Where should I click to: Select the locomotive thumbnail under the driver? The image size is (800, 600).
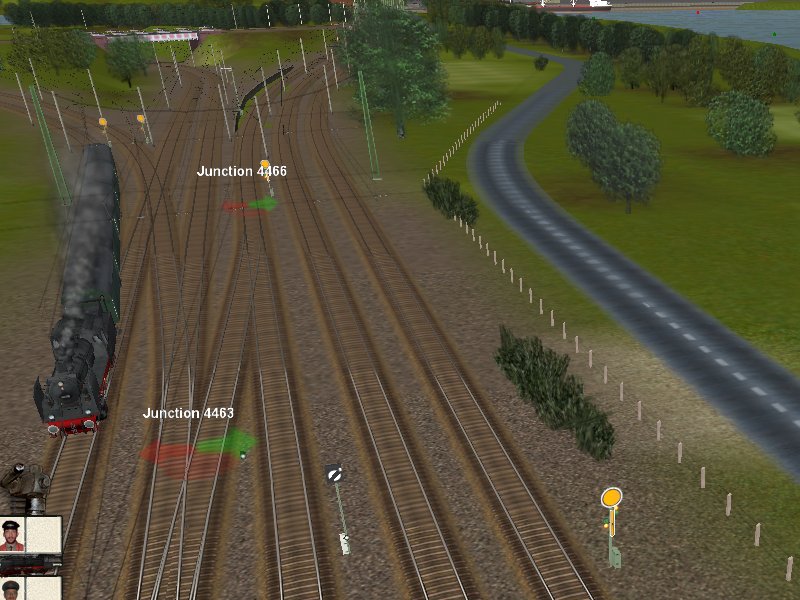[30, 566]
